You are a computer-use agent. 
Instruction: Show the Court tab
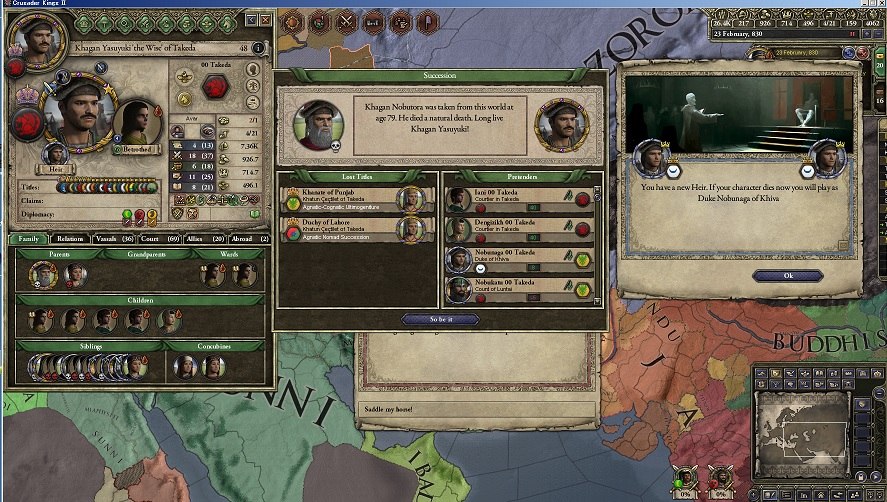151,239
